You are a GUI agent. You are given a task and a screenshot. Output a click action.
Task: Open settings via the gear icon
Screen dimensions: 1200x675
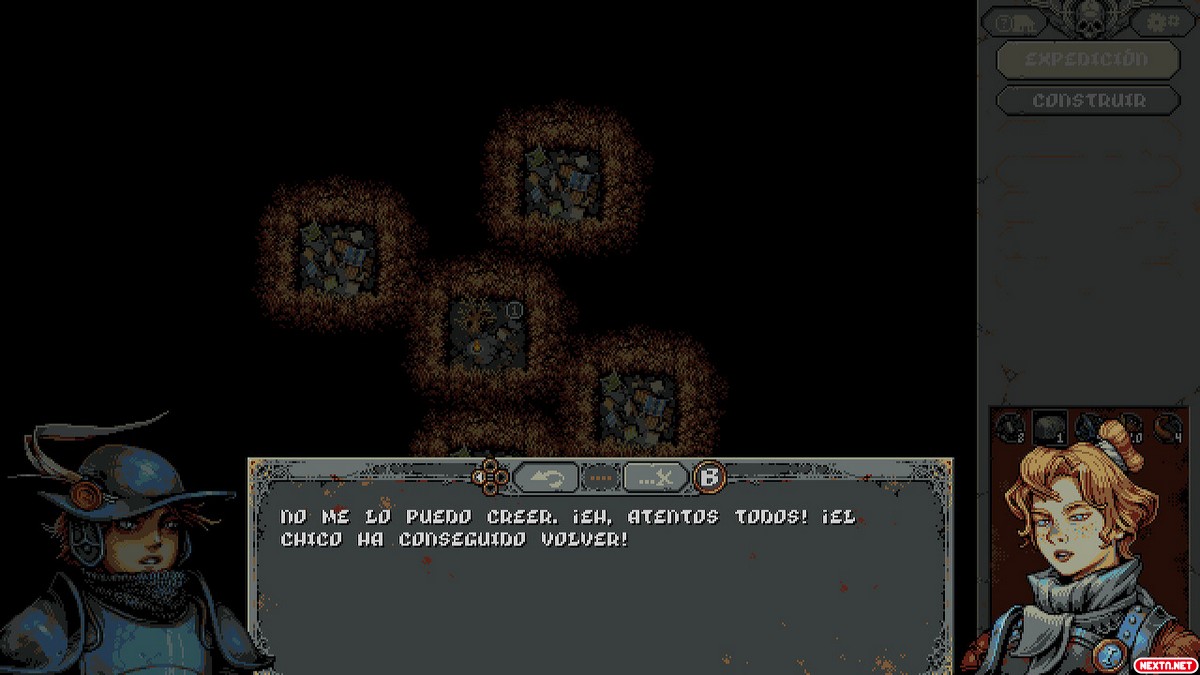point(1162,21)
